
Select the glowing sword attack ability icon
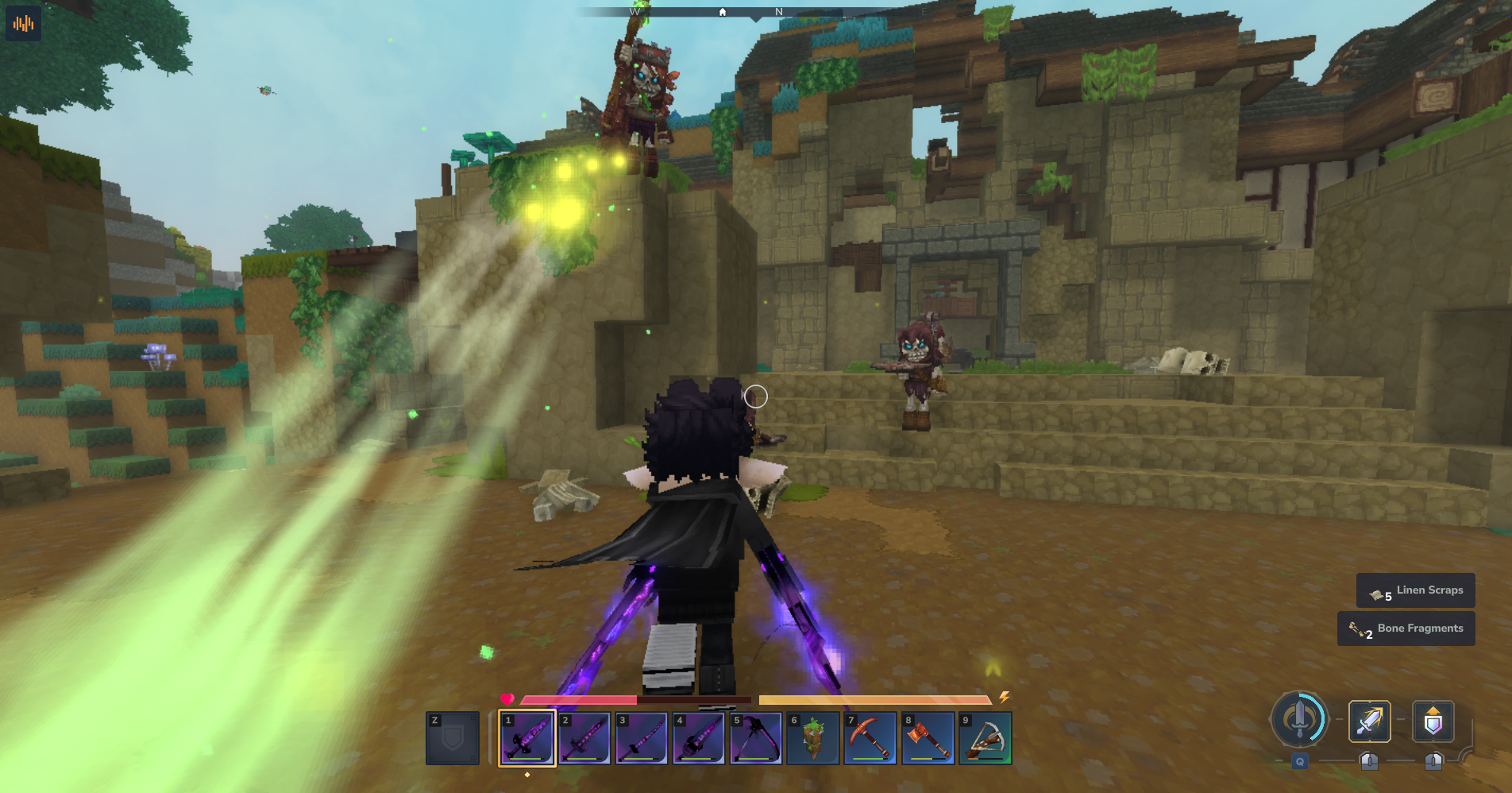tap(1370, 721)
